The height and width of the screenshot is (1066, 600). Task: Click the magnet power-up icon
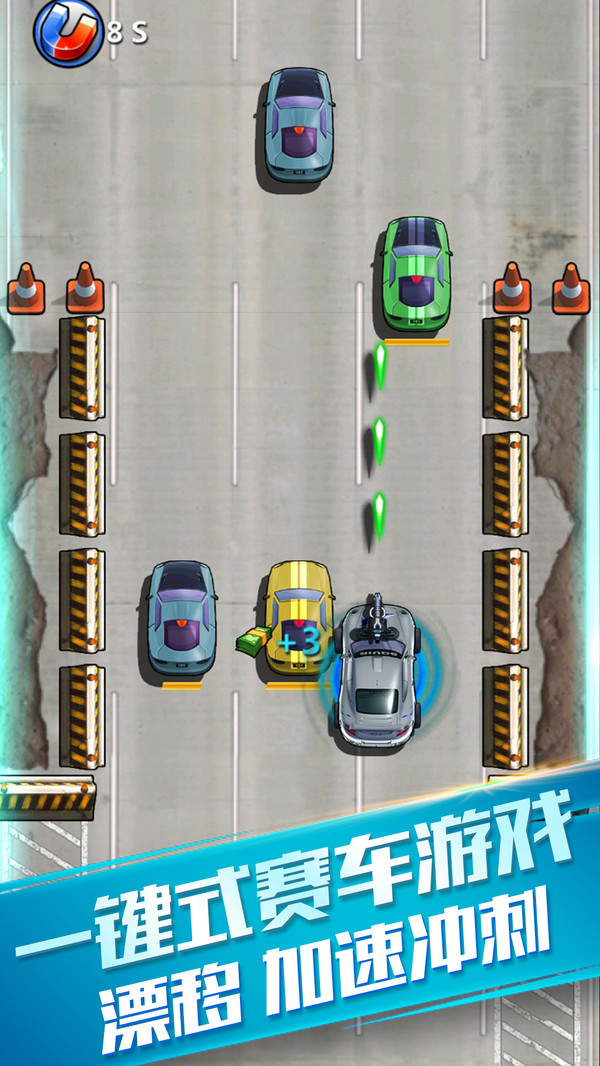click(67, 32)
